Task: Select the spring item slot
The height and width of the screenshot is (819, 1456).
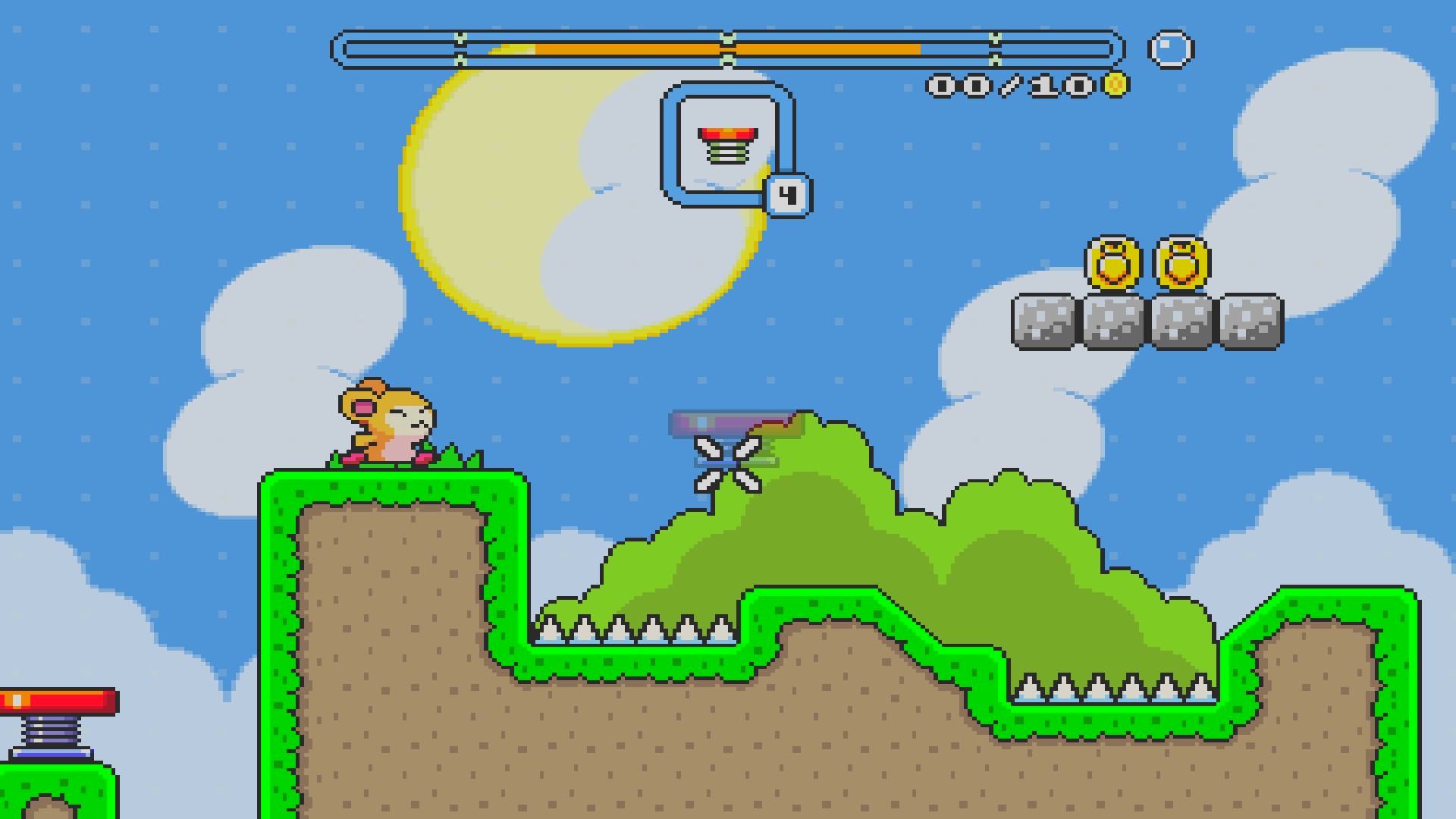Action: point(727,145)
